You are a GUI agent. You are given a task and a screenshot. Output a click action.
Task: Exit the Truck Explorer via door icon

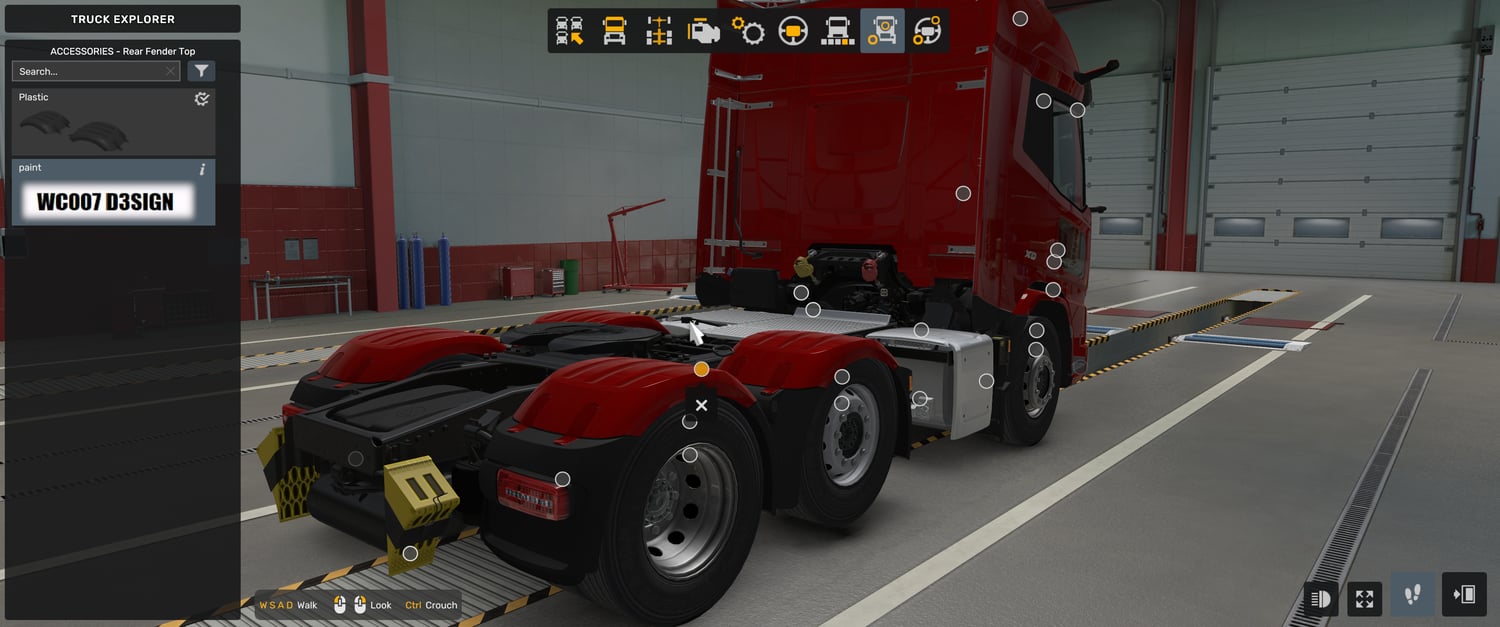click(x=1464, y=596)
